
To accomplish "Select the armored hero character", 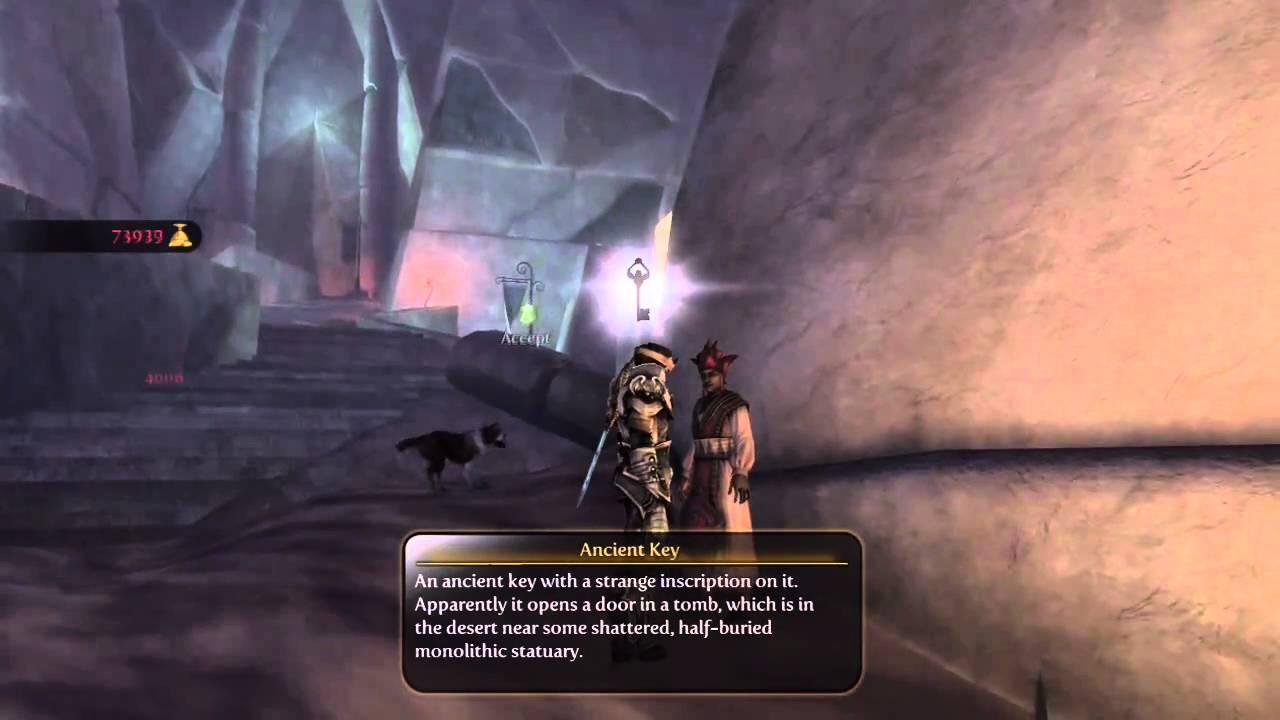I will pos(645,420).
